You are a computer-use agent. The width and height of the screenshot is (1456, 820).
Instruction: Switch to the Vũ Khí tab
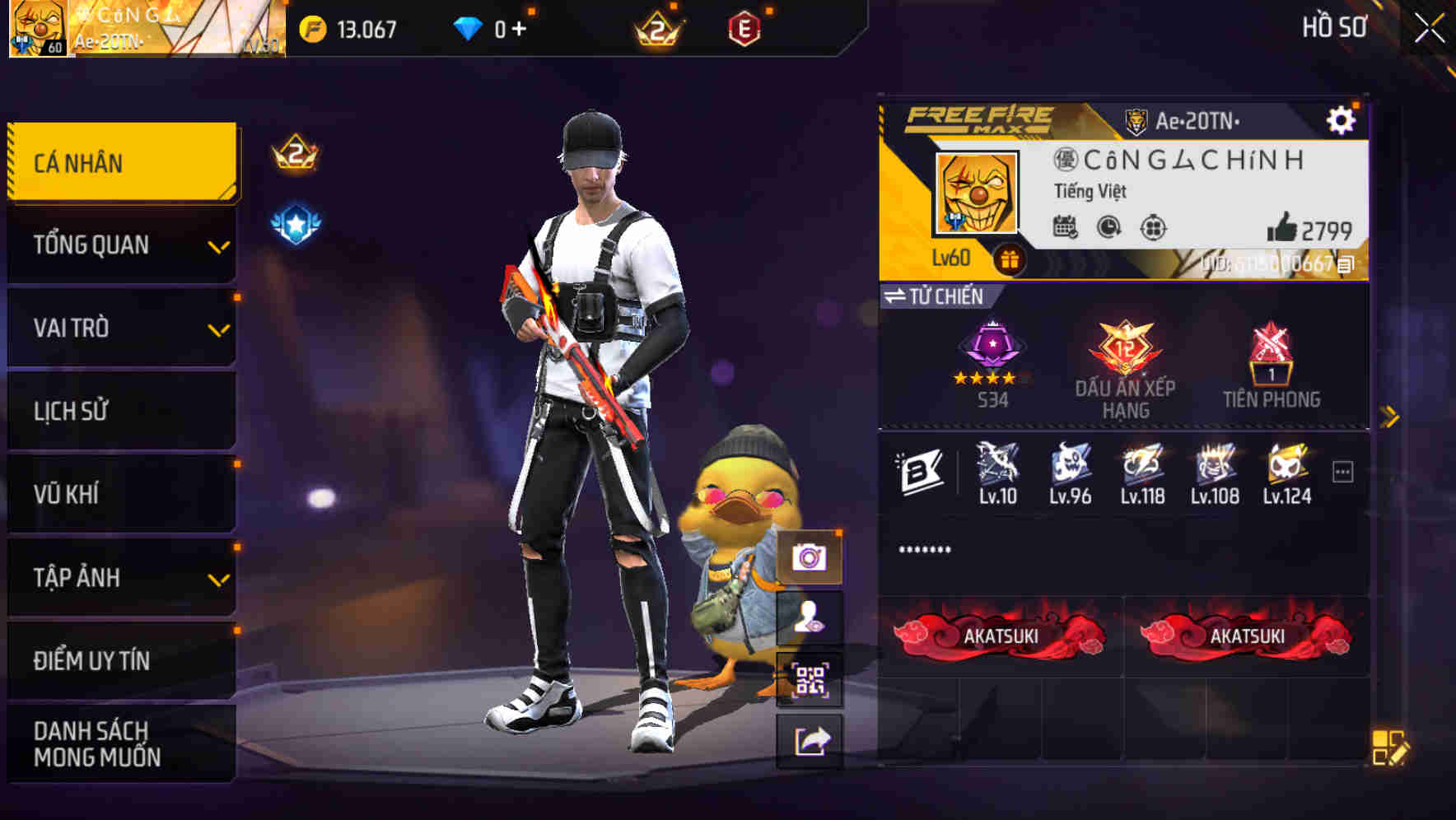point(120,493)
